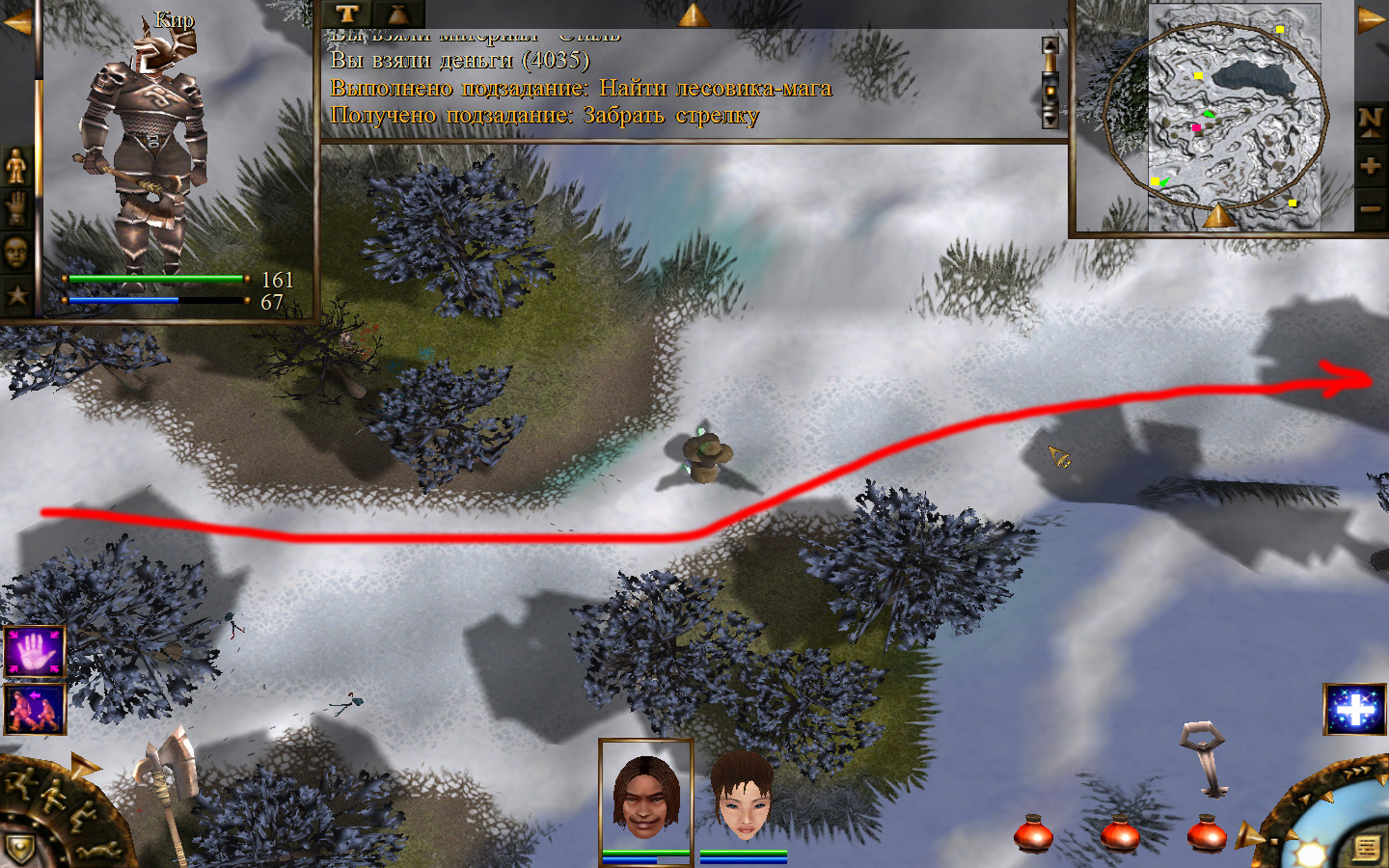
Task: Use the leftmost red potion
Action: tap(1033, 833)
